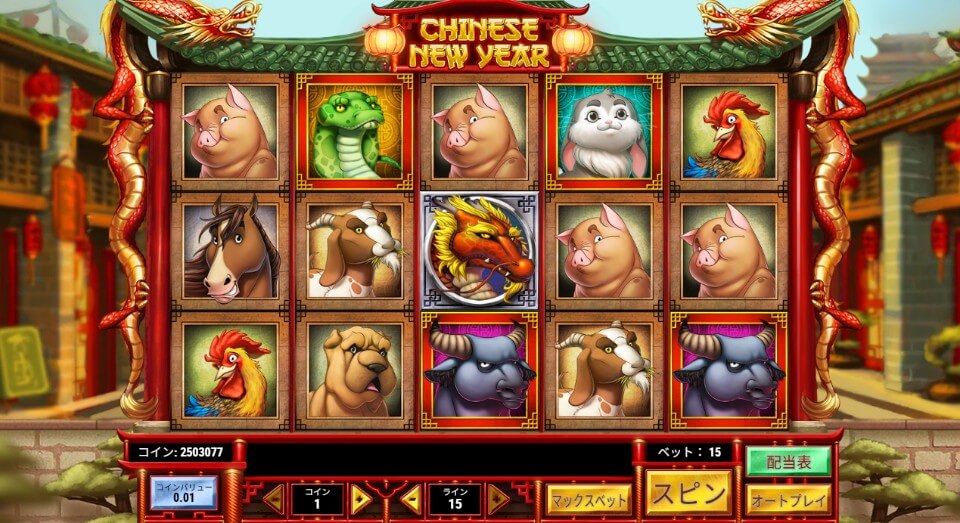Start オートプレイ autoplay mode
Viewport: 960px width, 523px height.
(x=788, y=498)
